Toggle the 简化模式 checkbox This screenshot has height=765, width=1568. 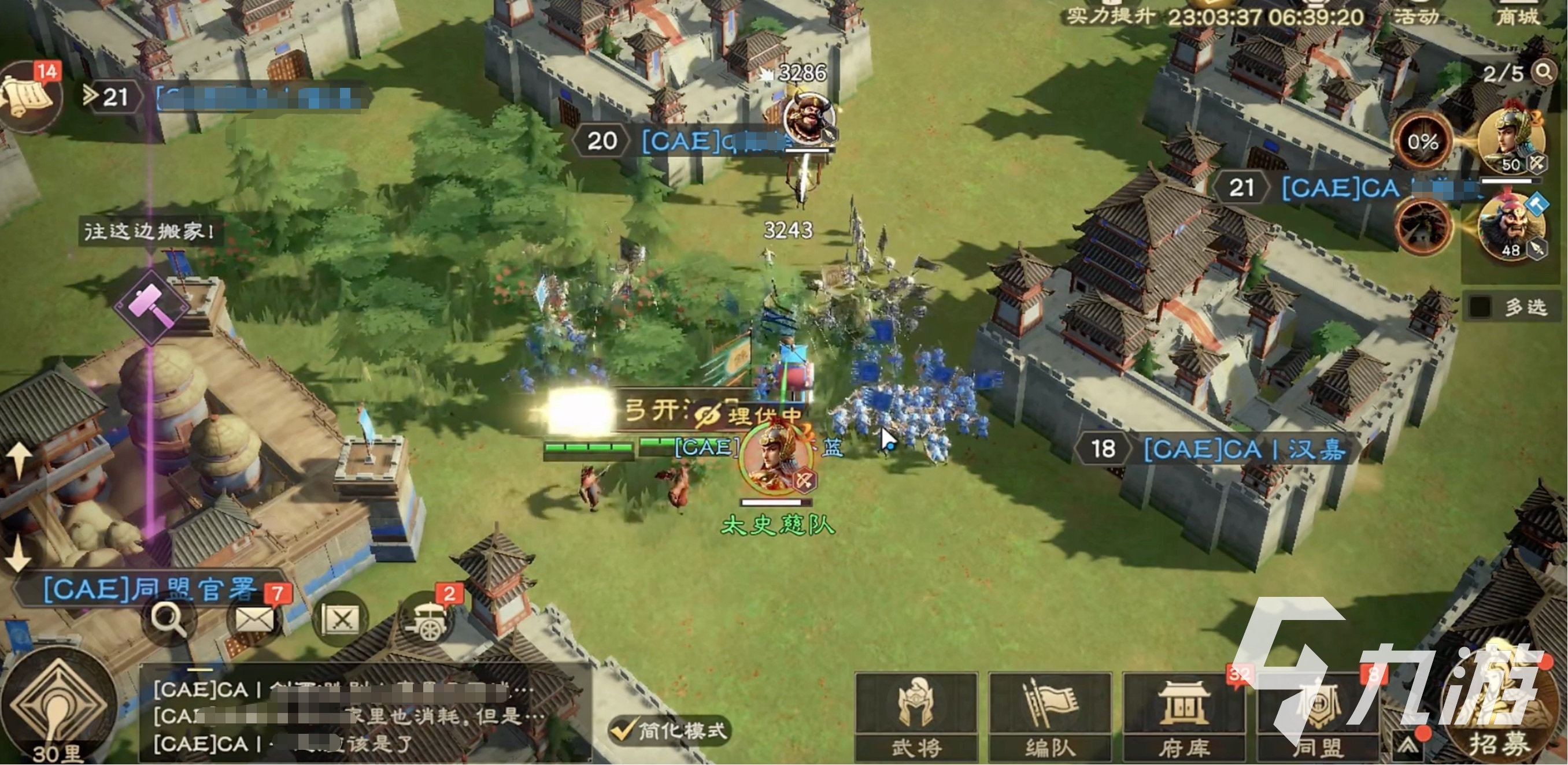point(622,729)
